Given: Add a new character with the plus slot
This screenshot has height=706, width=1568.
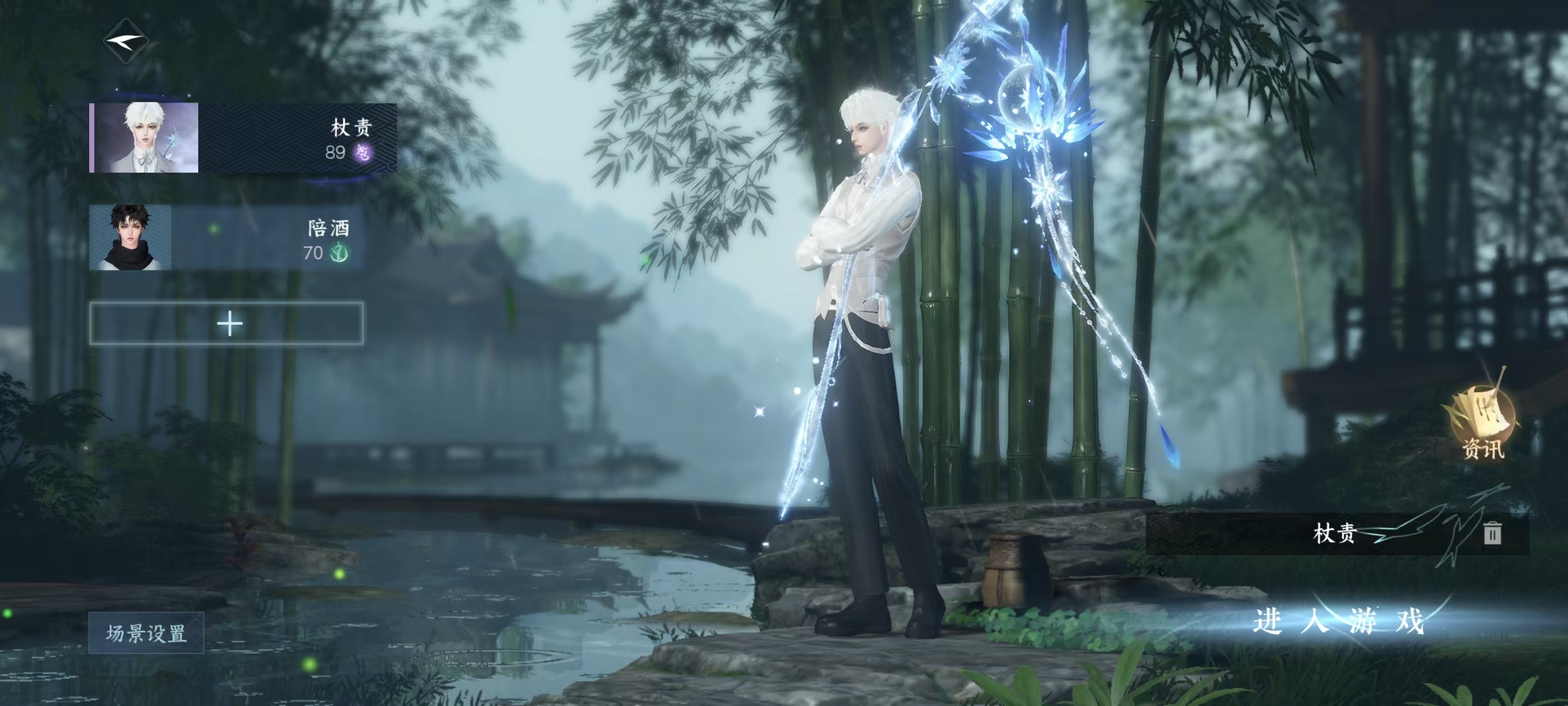Looking at the screenshot, I should (227, 323).
